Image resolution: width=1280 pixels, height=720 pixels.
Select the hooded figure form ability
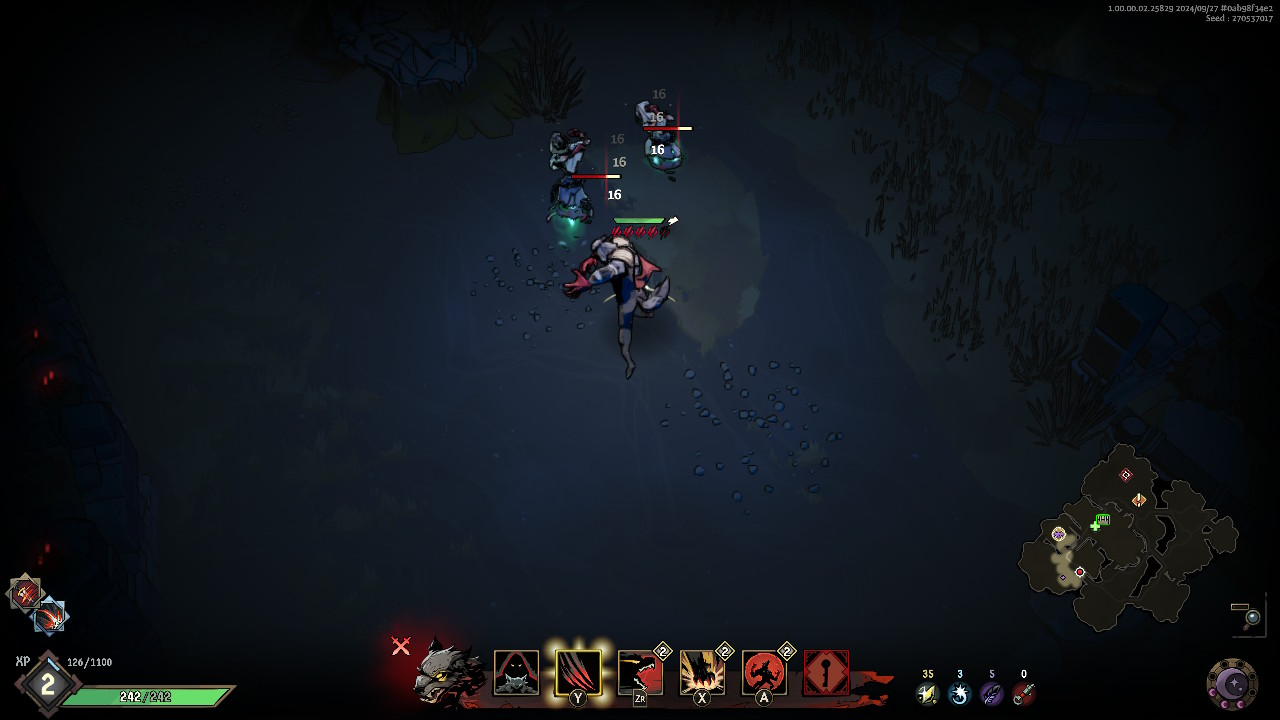point(516,673)
